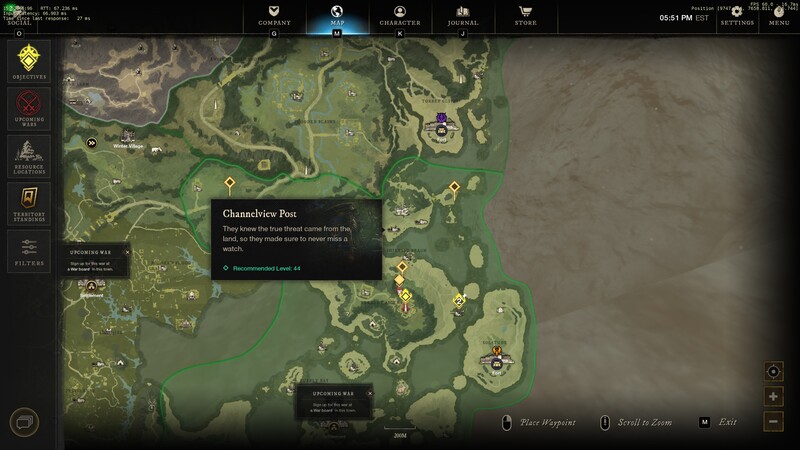Zoom out the map with minus button
800x450 pixels.
click(773, 421)
